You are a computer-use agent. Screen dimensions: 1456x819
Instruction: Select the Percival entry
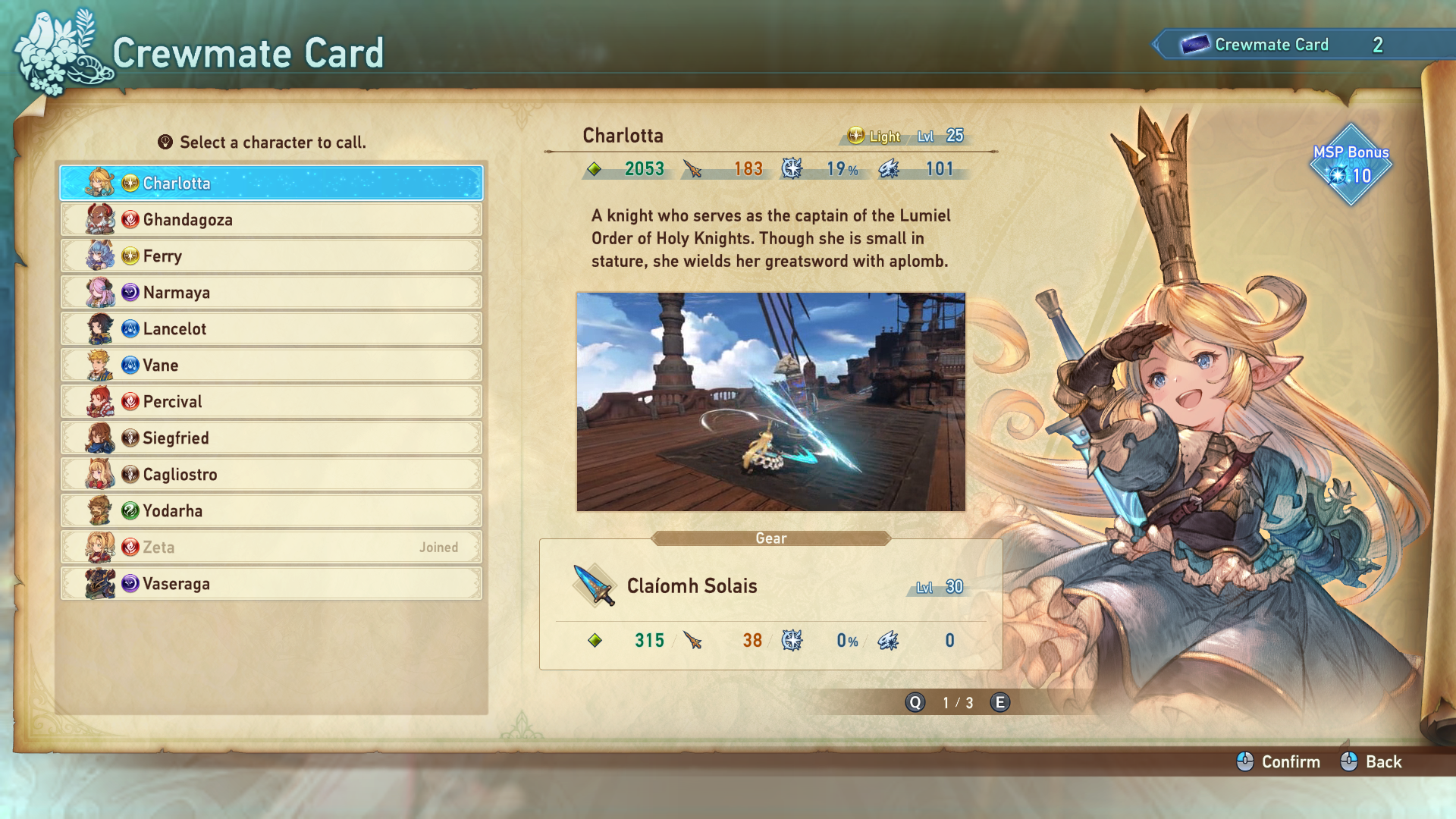point(271,402)
